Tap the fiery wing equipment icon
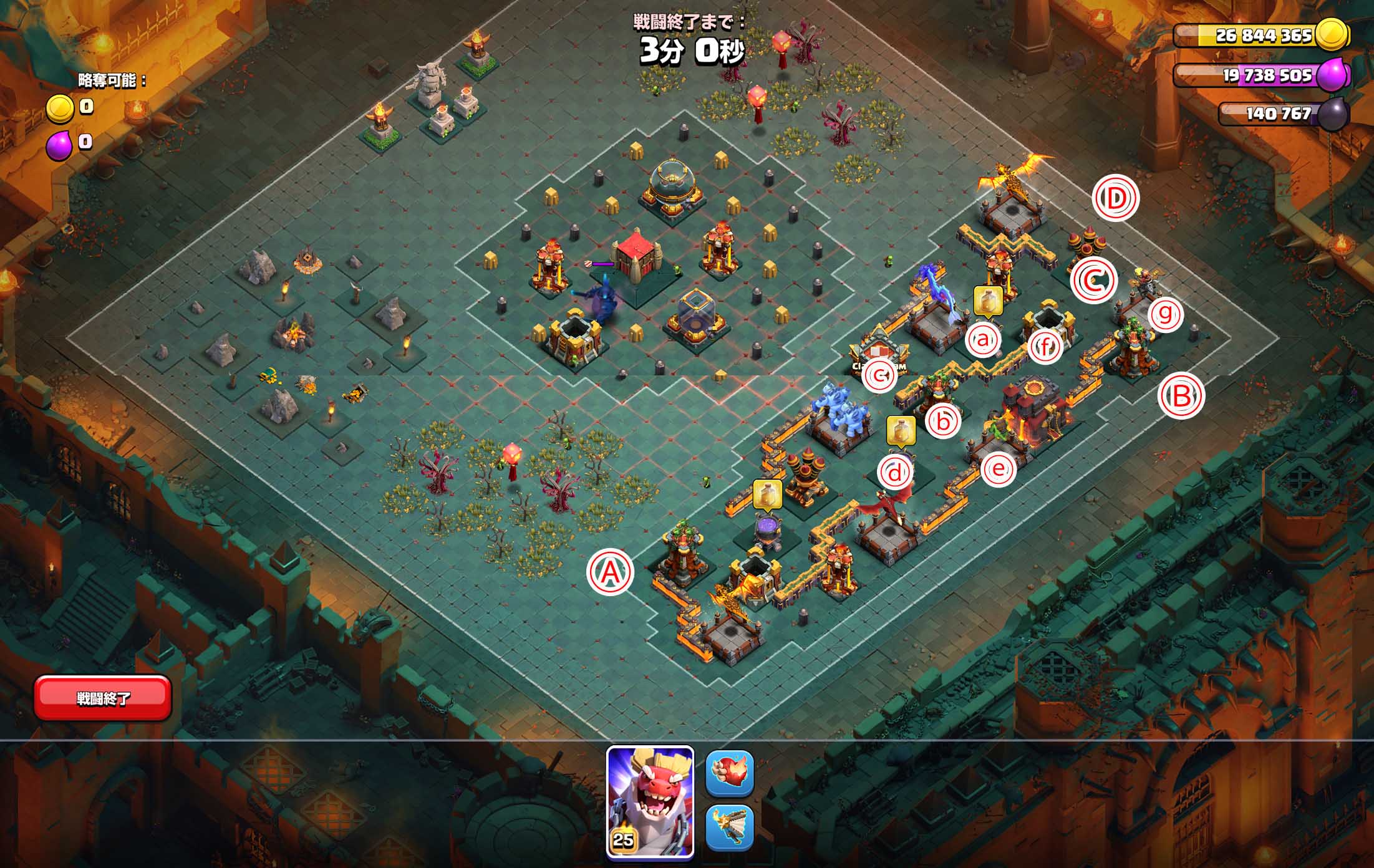 [730, 827]
